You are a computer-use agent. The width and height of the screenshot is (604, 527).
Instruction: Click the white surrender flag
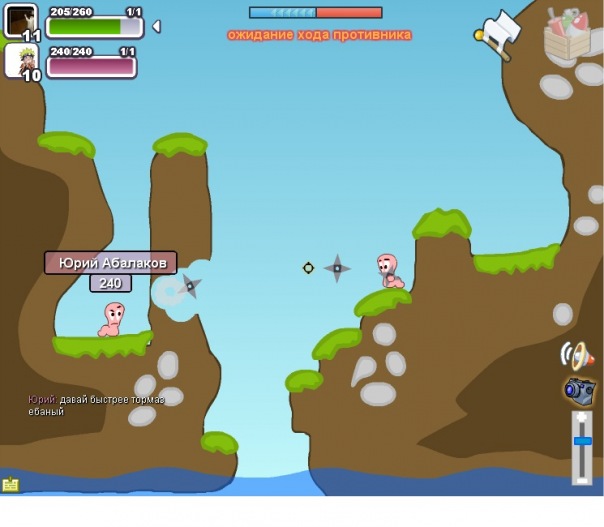500,33
